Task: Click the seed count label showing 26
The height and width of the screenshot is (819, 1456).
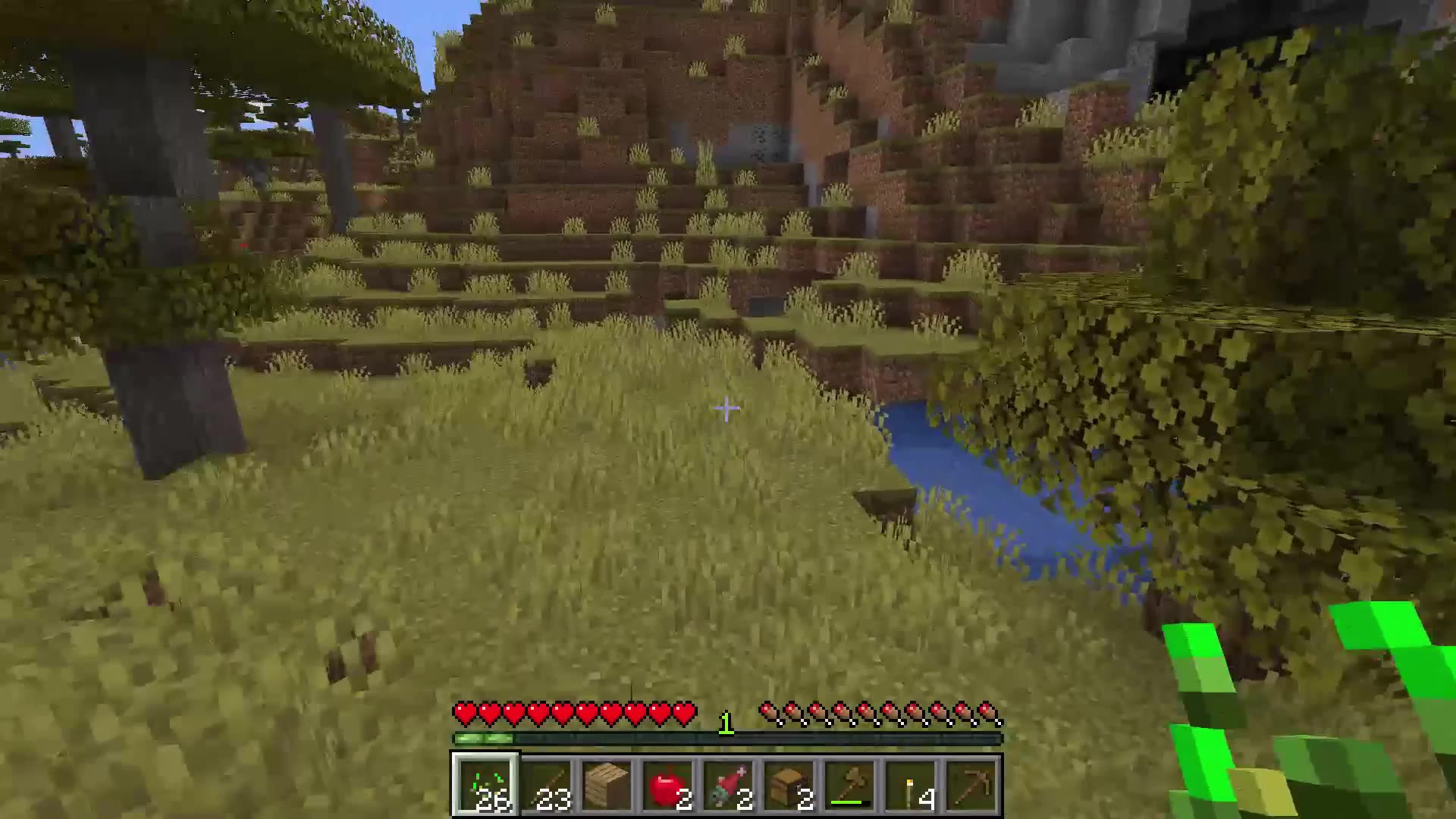Action: pos(494,801)
